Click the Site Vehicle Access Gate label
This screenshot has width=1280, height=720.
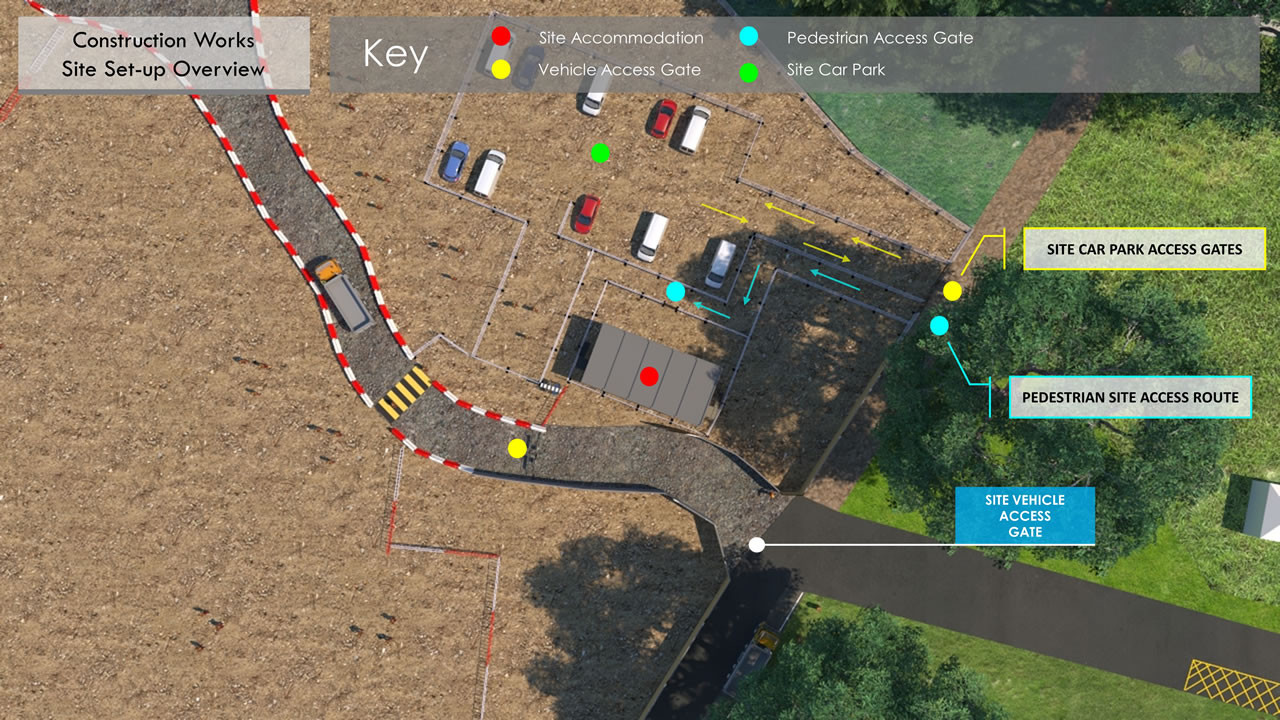pyautogui.click(x=1024, y=516)
